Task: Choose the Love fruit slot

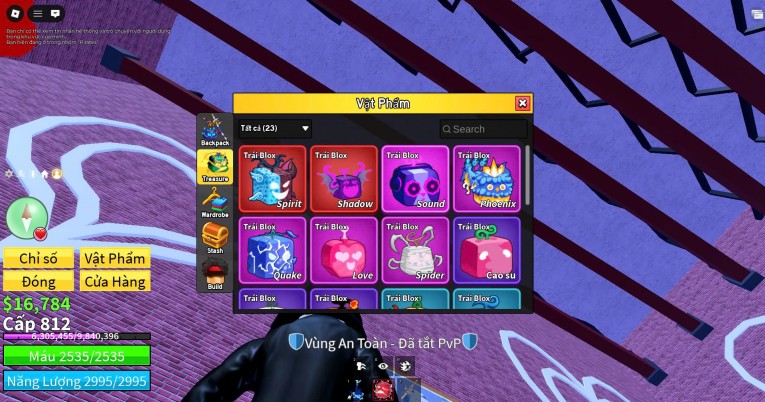Action: pos(344,250)
